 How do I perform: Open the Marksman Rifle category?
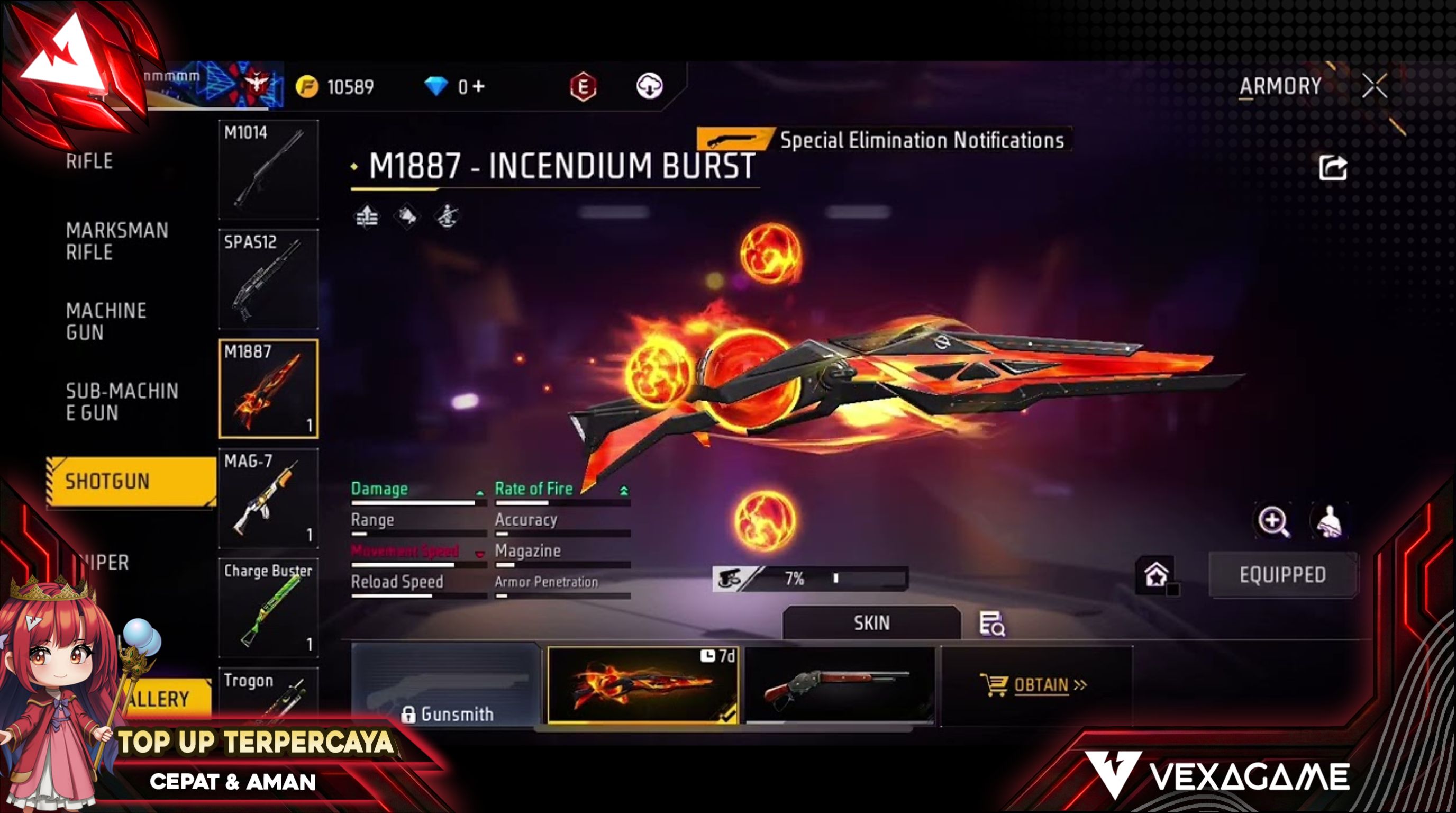pyautogui.click(x=117, y=241)
